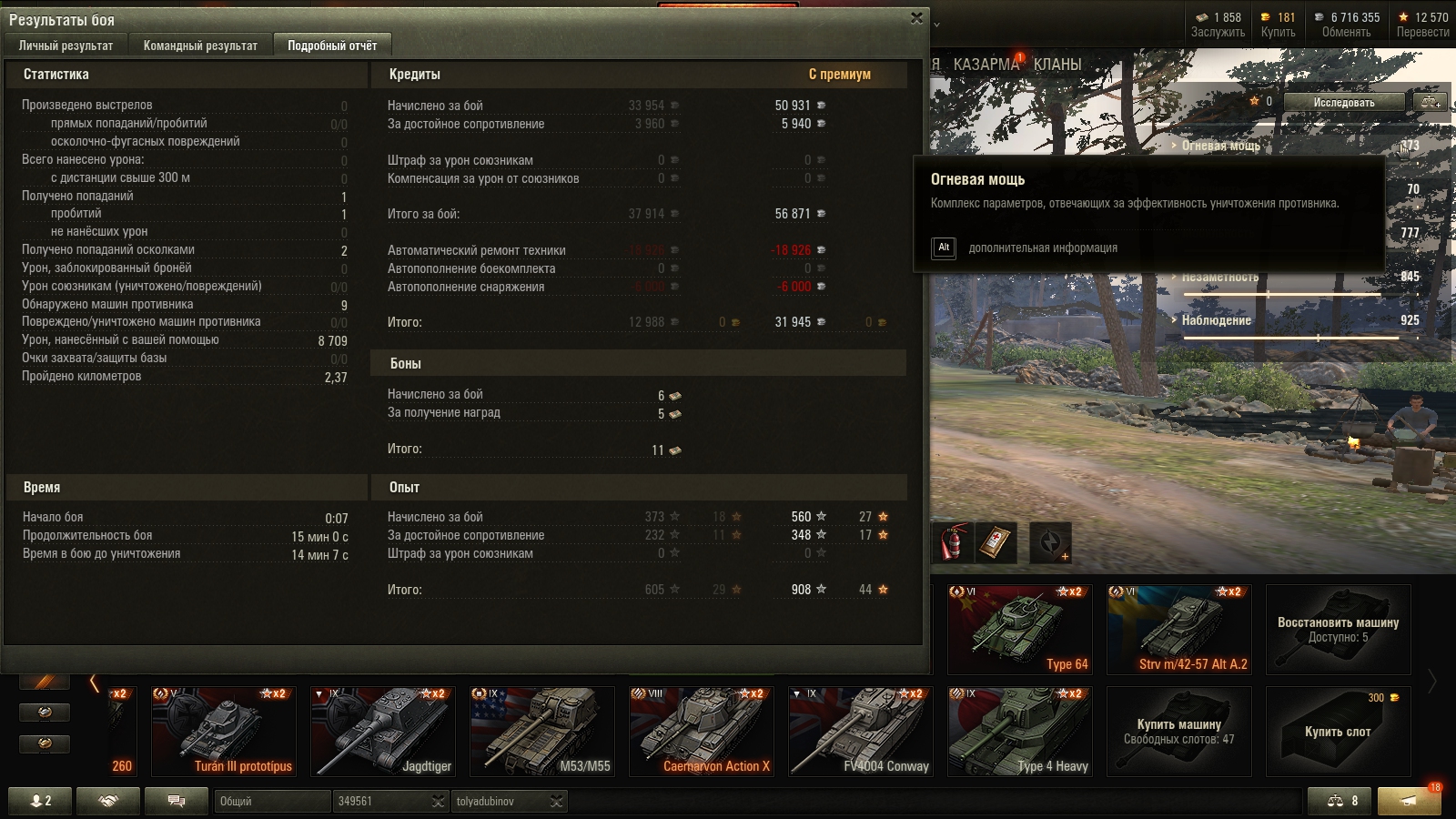Select the Подробный отчёт tab
This screenshot has height=819, width=1456.
332,45
